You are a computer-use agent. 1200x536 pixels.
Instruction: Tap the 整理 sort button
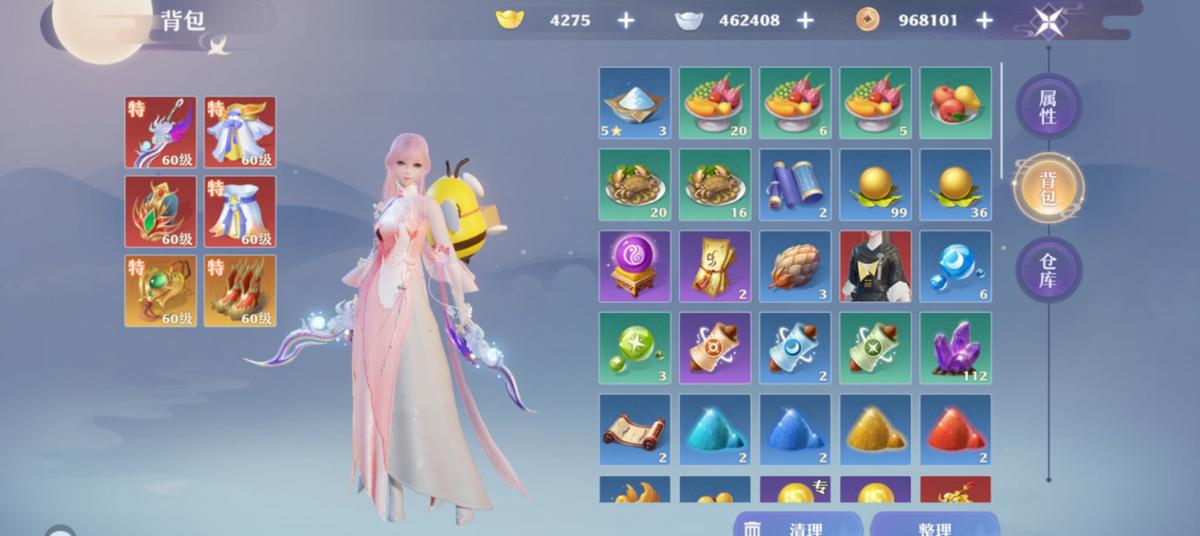coord(934,527)
